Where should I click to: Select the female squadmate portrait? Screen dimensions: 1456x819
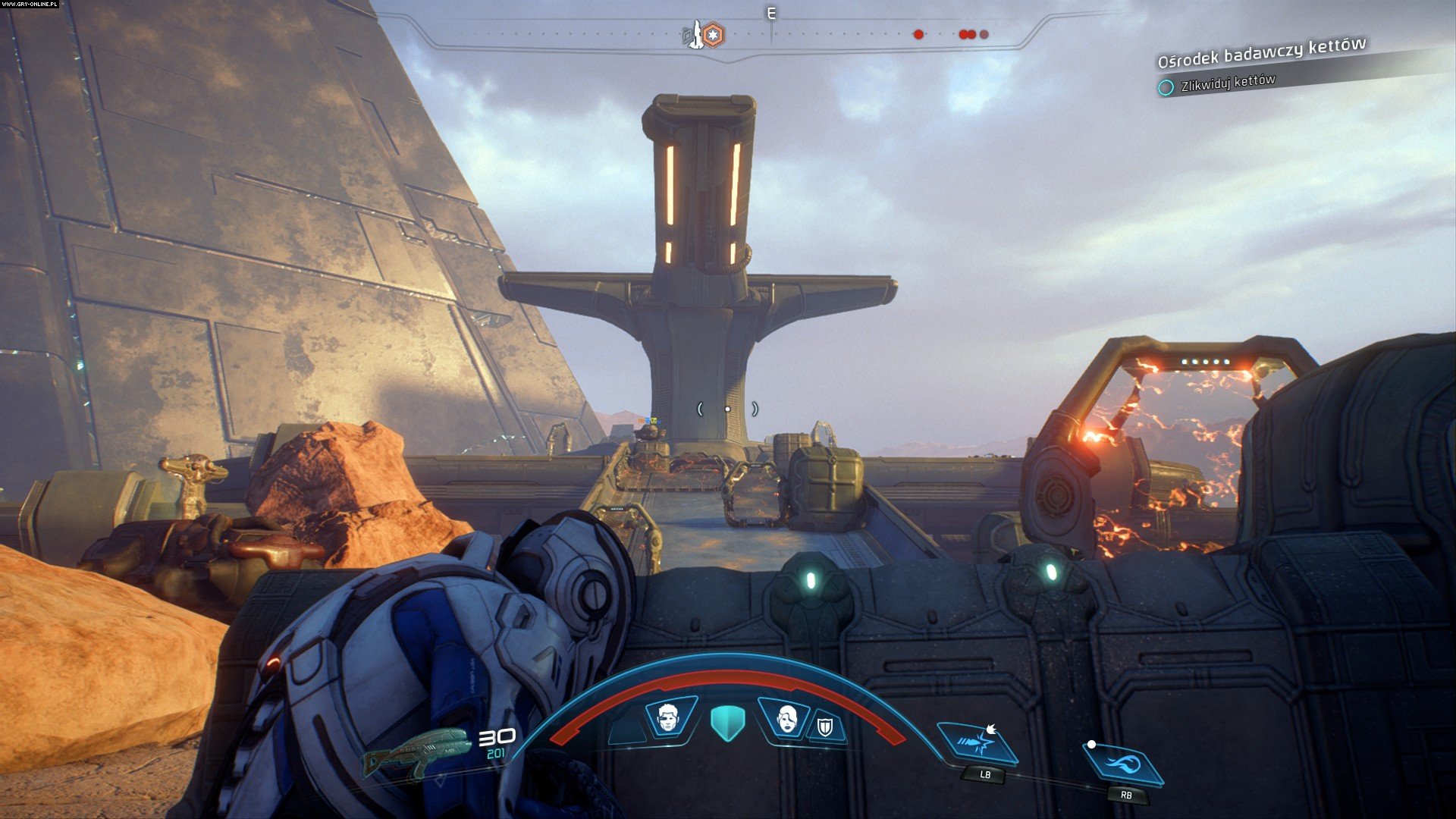(787, 717)
